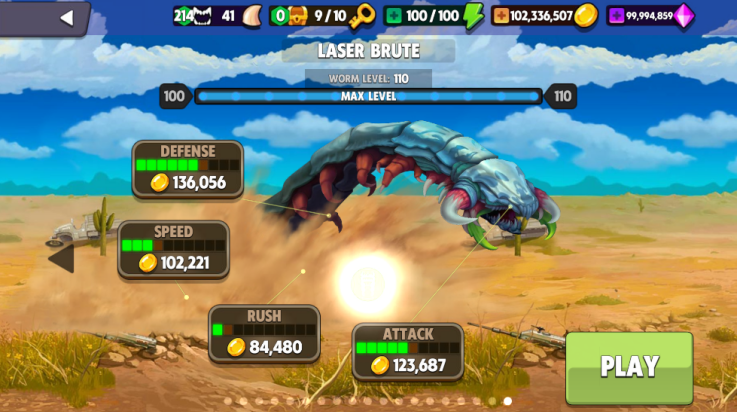Go back using the top-left arrow
Image resolution: width=737 pixels, height=412 pixels.
(66, 17)
